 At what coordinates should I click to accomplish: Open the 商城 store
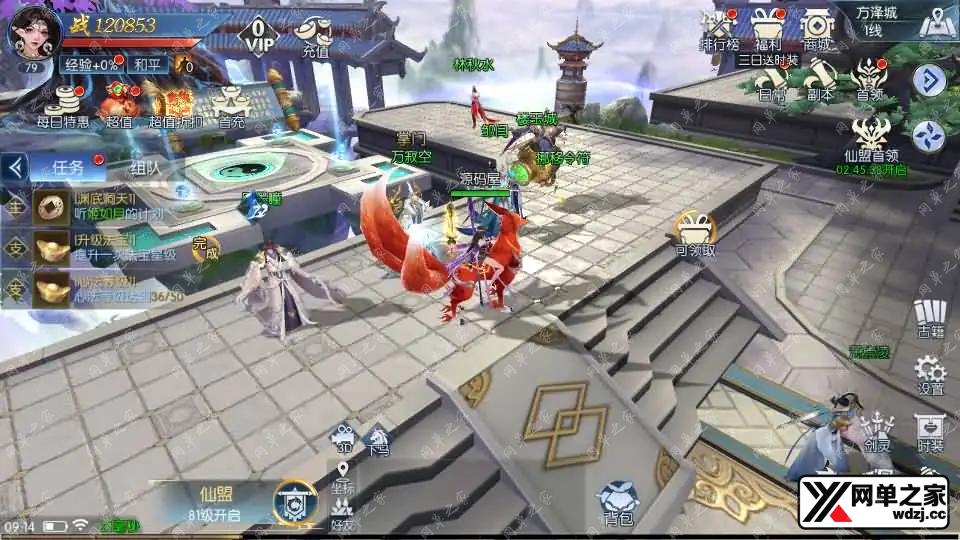tap(818, 28)
